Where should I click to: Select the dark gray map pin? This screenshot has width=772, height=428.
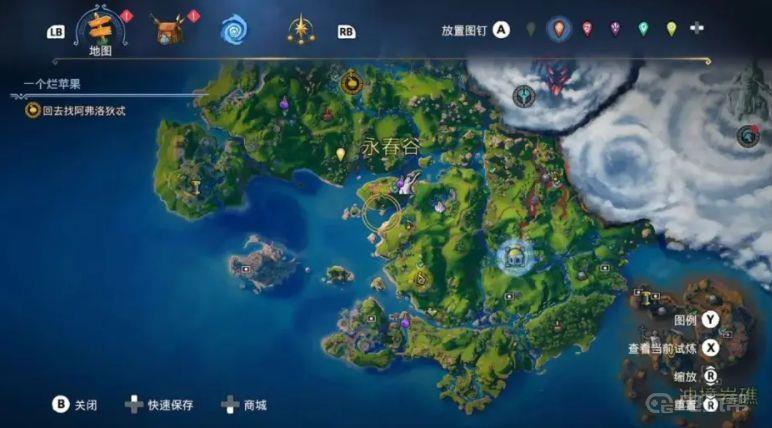[x=531, y=29]
